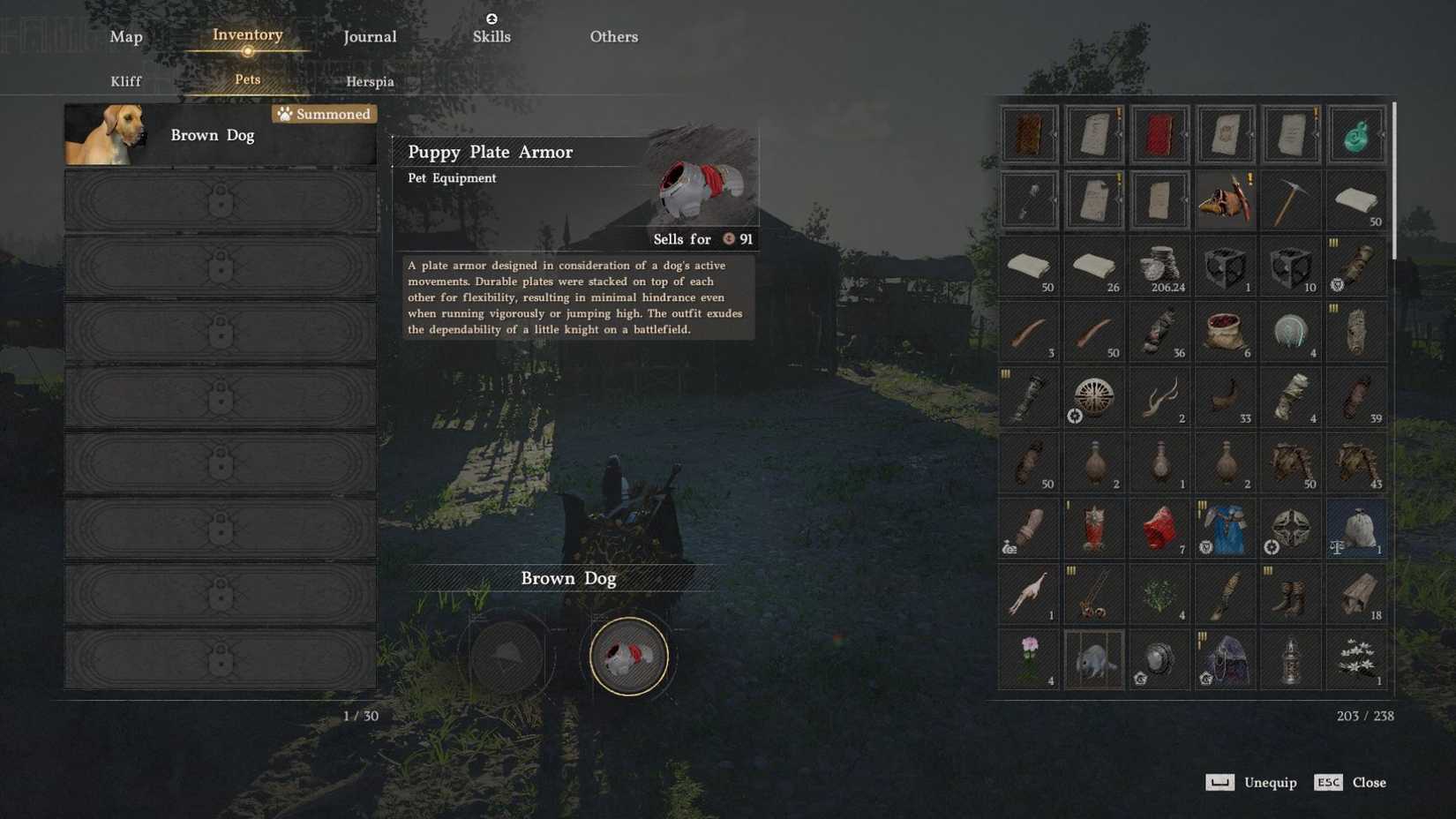This screenshot has width=1456, height=819.
Task: Click the leather boots item
Action: [x=1291, y=593]
